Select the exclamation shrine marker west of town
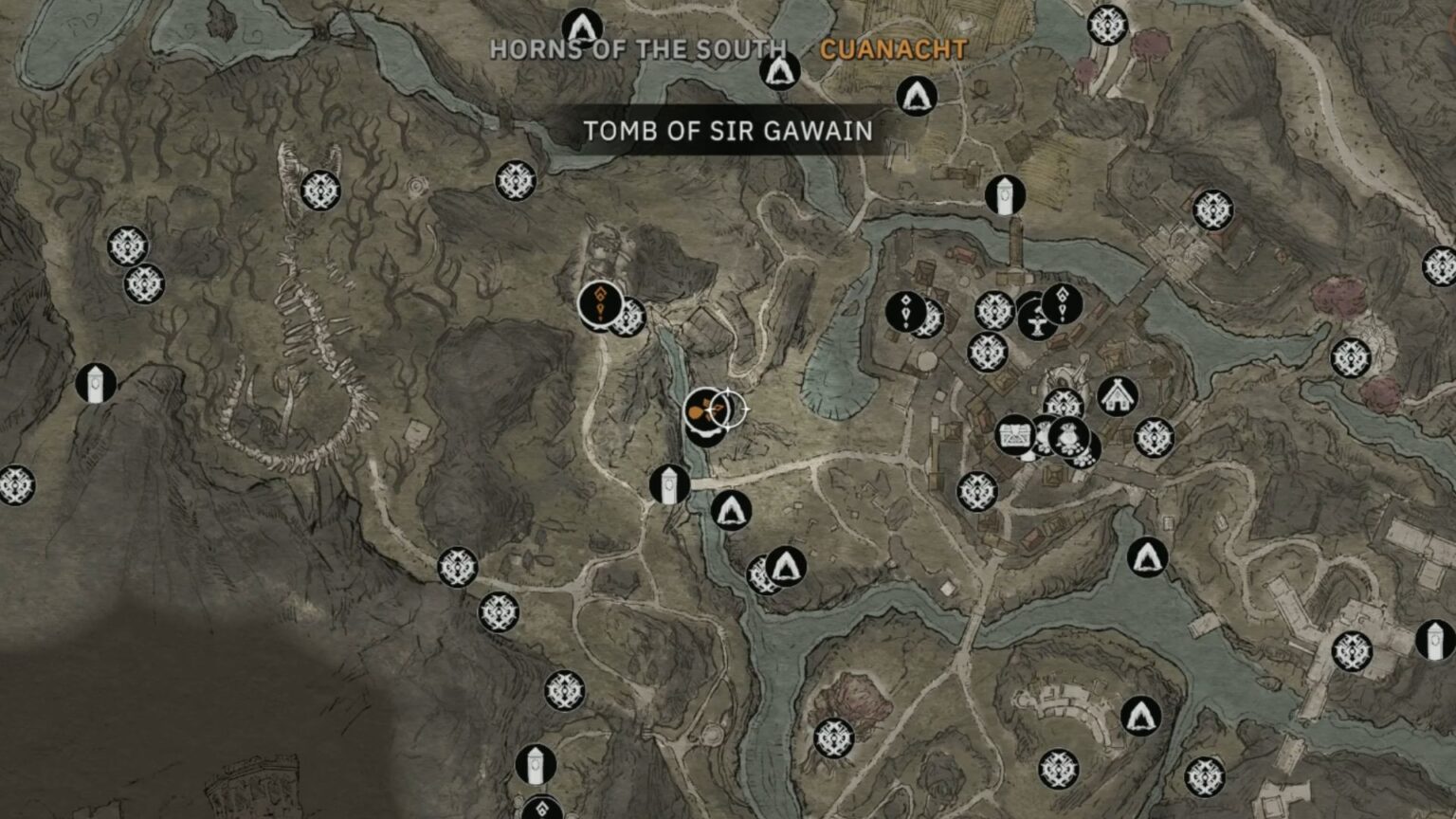The width and height of the screenshot is (1456, 819). (x=905, y=313)
